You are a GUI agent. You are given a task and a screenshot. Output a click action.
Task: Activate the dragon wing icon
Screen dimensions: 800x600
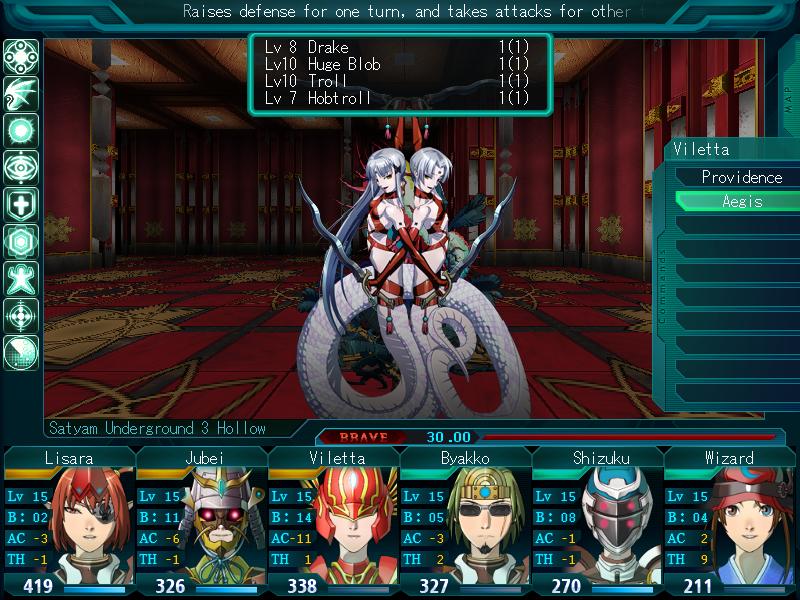21,93
